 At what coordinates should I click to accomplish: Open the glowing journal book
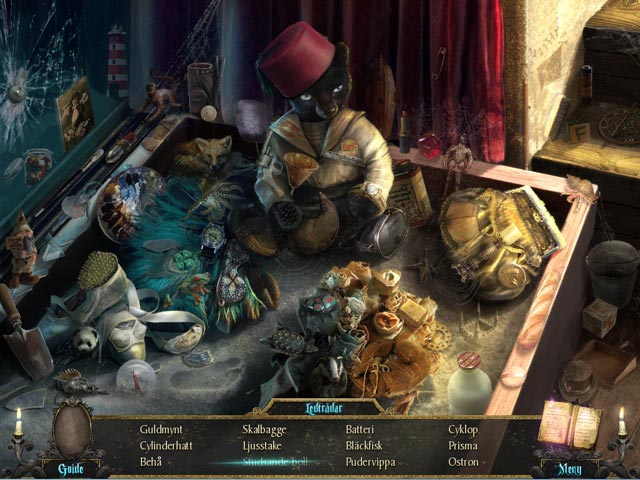(569, 424)
